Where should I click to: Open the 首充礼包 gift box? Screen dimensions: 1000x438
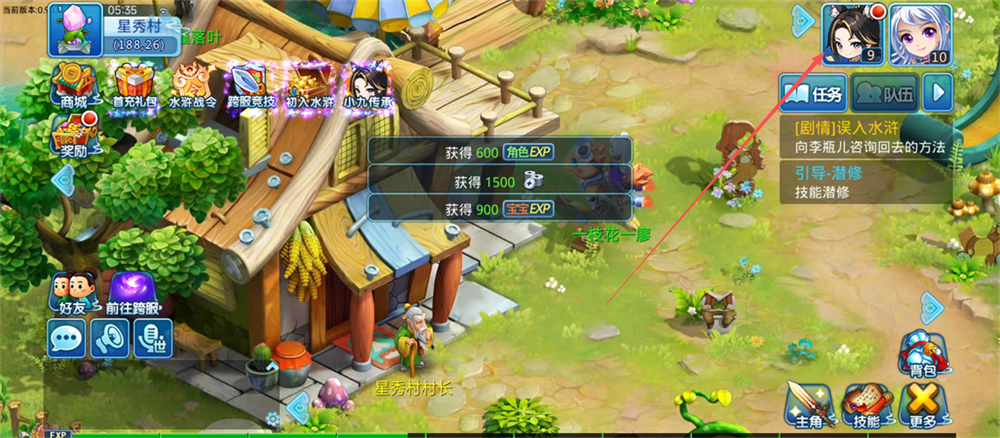click(x=132, y=84)
